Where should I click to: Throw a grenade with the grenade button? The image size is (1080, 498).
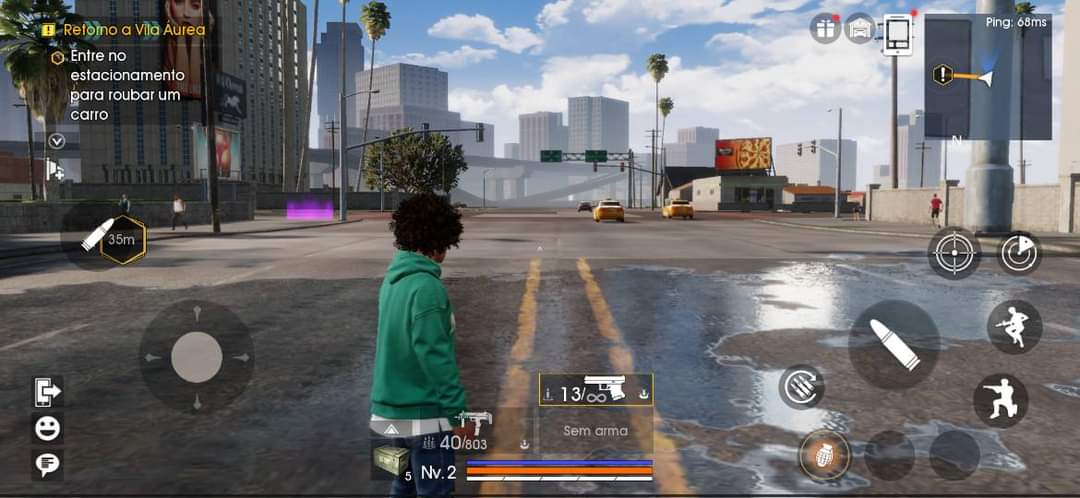pos(824,455)
